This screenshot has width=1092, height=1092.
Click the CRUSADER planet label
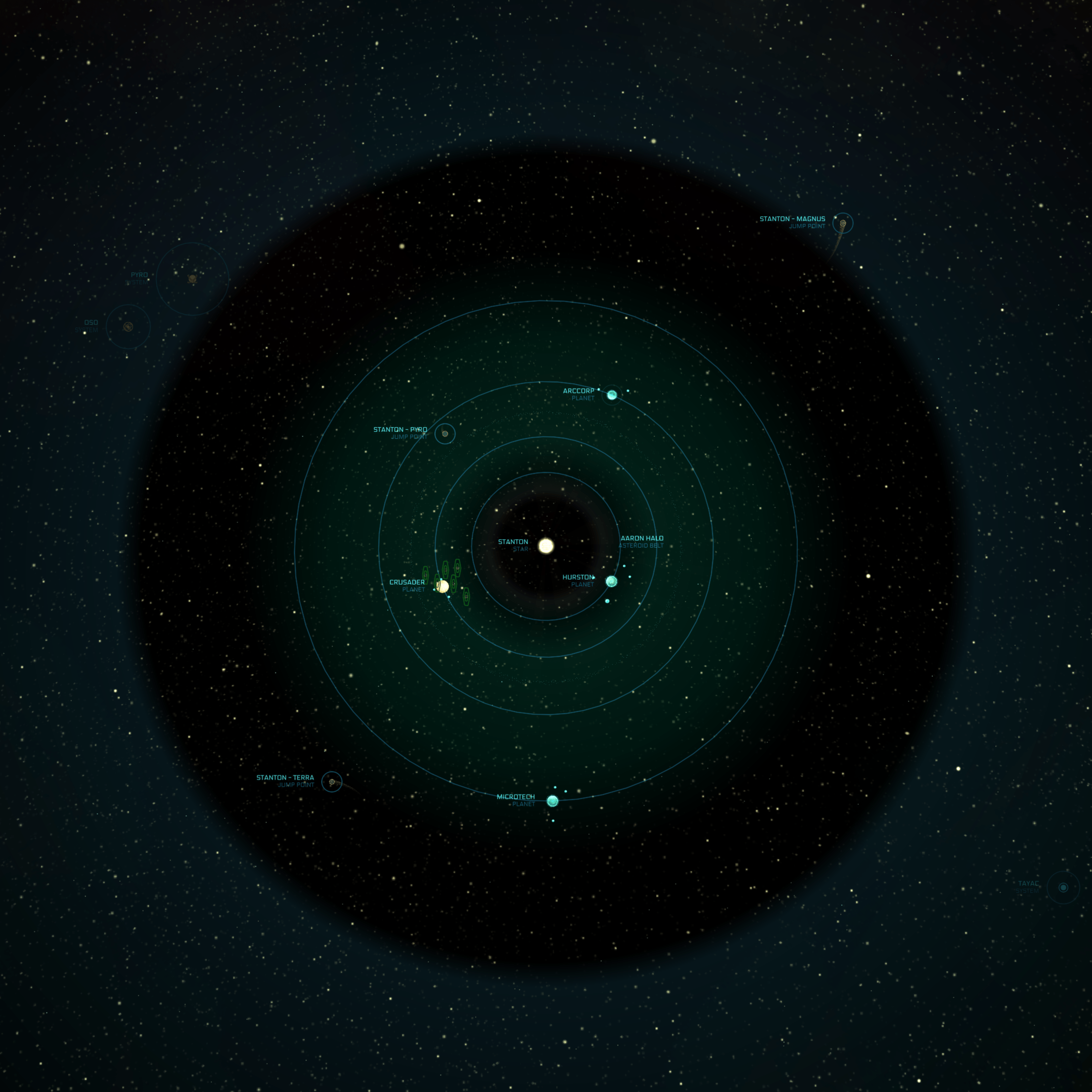click(x=407, y=582)
